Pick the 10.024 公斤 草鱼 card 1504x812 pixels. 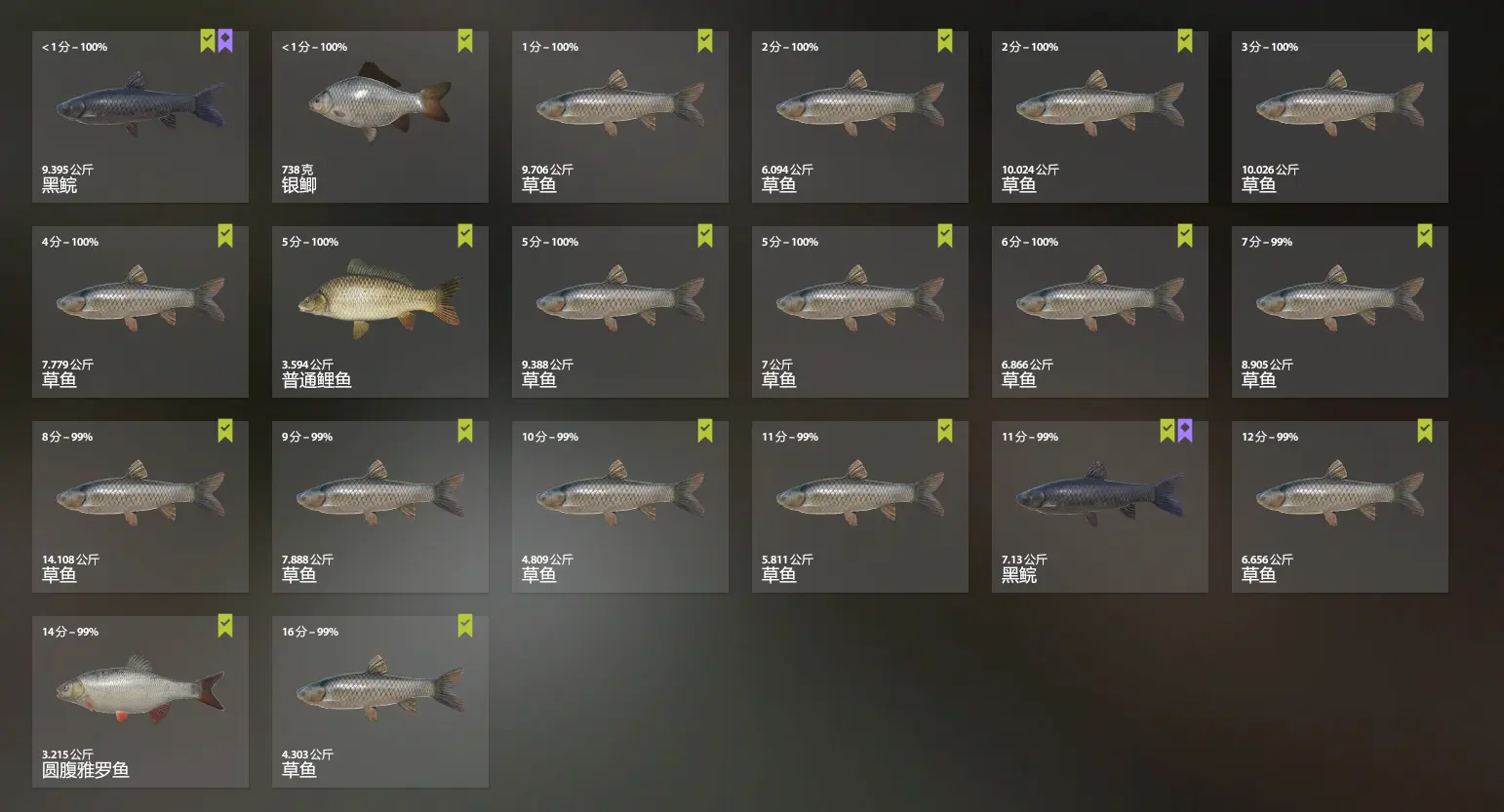(1099, 117)
